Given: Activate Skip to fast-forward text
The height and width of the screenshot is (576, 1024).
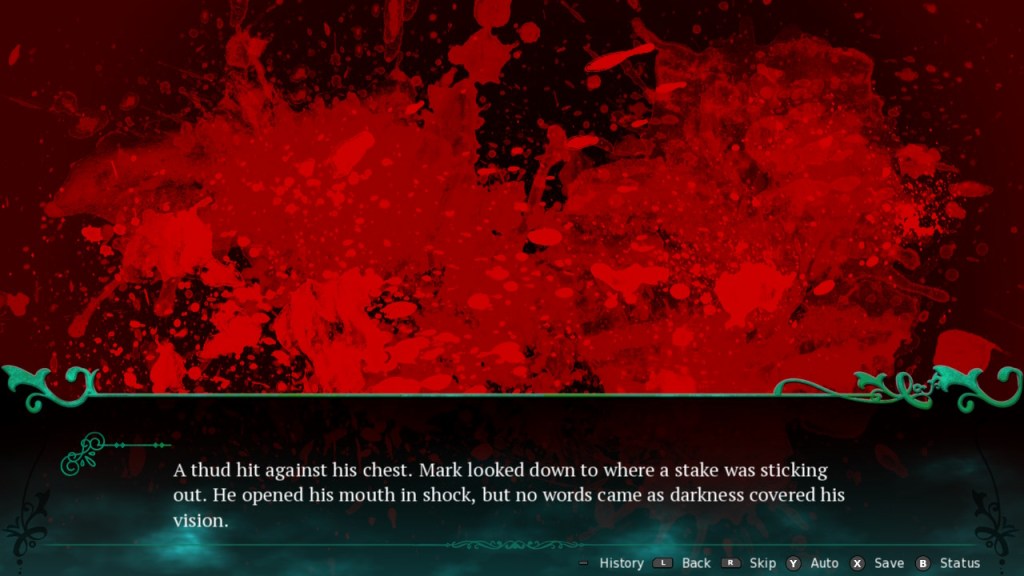Looking at the screenshot, I should coord(762,563).
